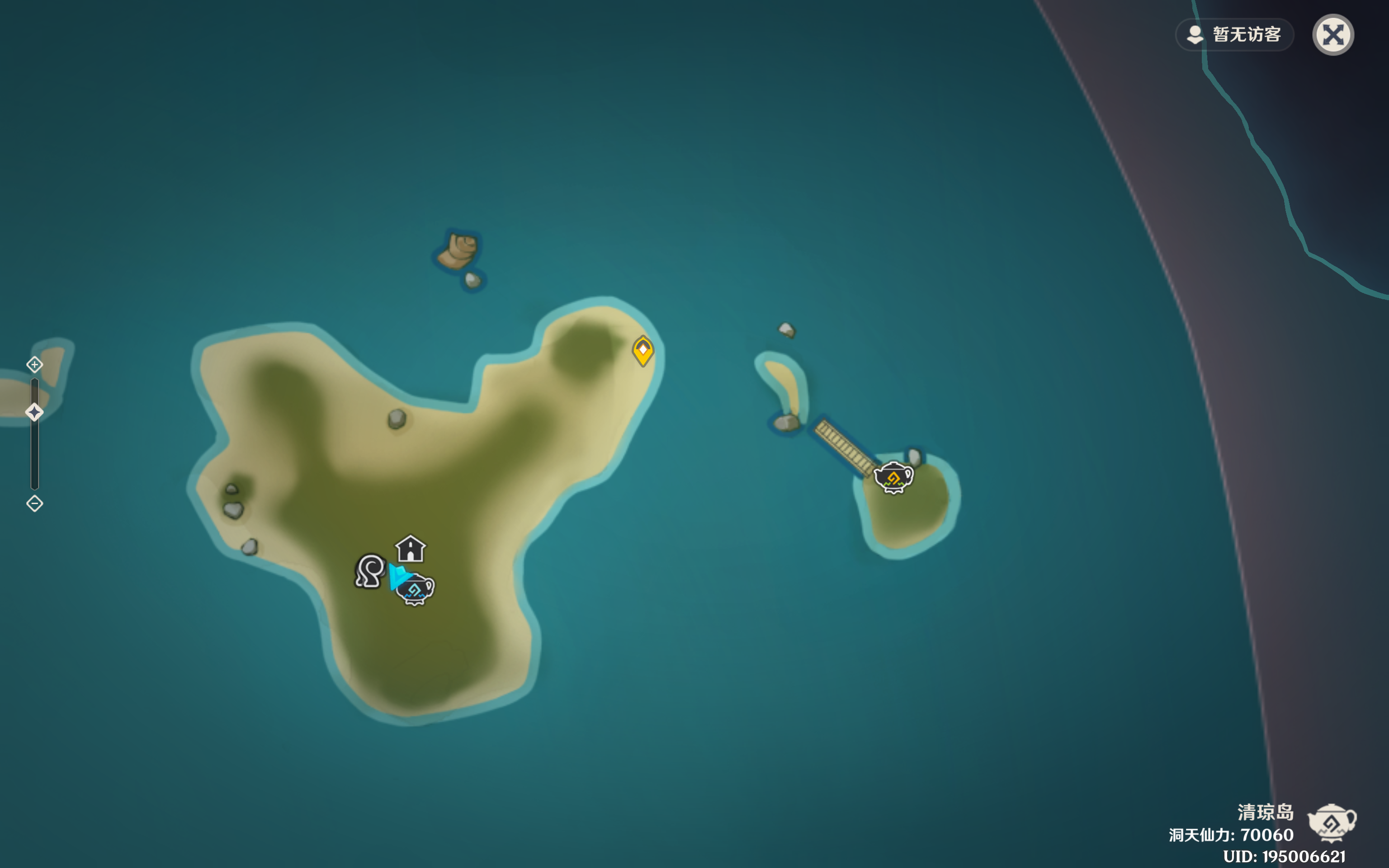Viewport: 1389px width, 868px height.
Task: Select the teapot waypoint near the mansion
Action: 416,590
